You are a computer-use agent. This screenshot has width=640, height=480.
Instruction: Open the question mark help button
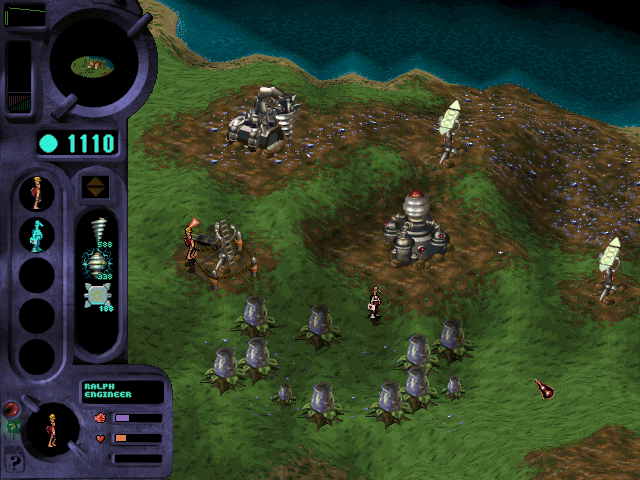click(x=14, y=463)
